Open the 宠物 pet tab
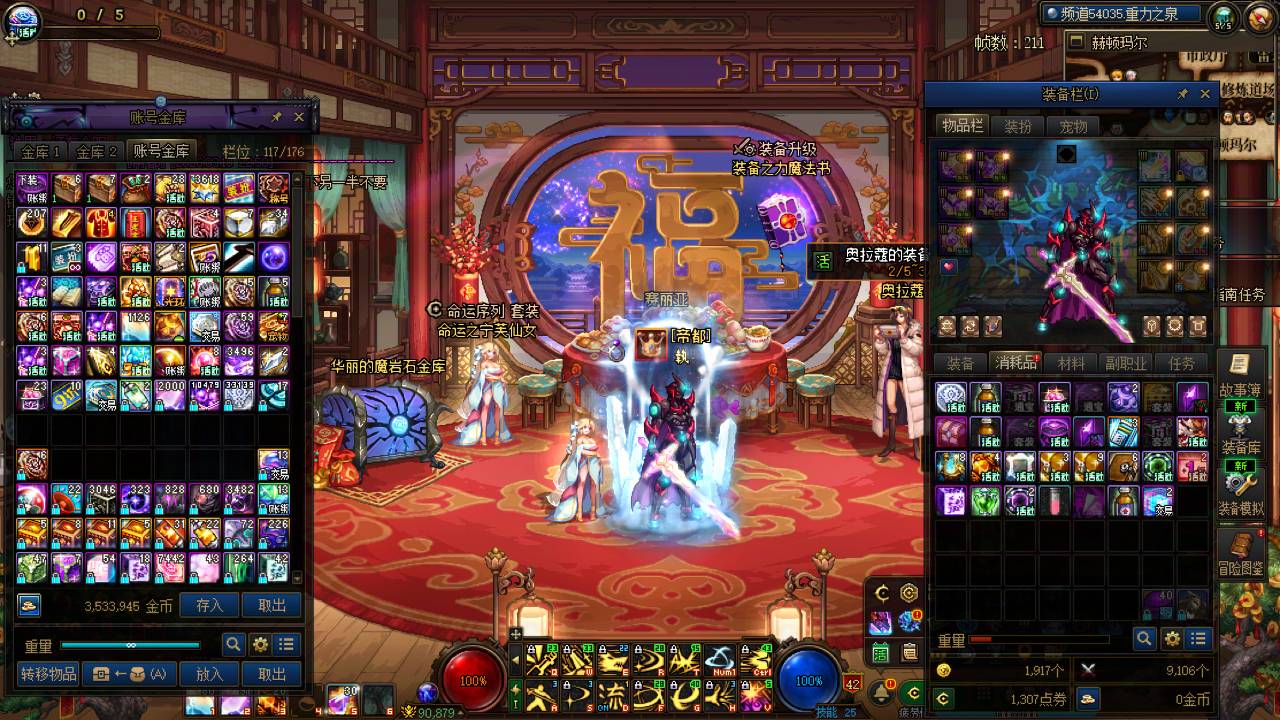Image resolution: width=1280 pixels, height=720 pixels. [1073, 127]
